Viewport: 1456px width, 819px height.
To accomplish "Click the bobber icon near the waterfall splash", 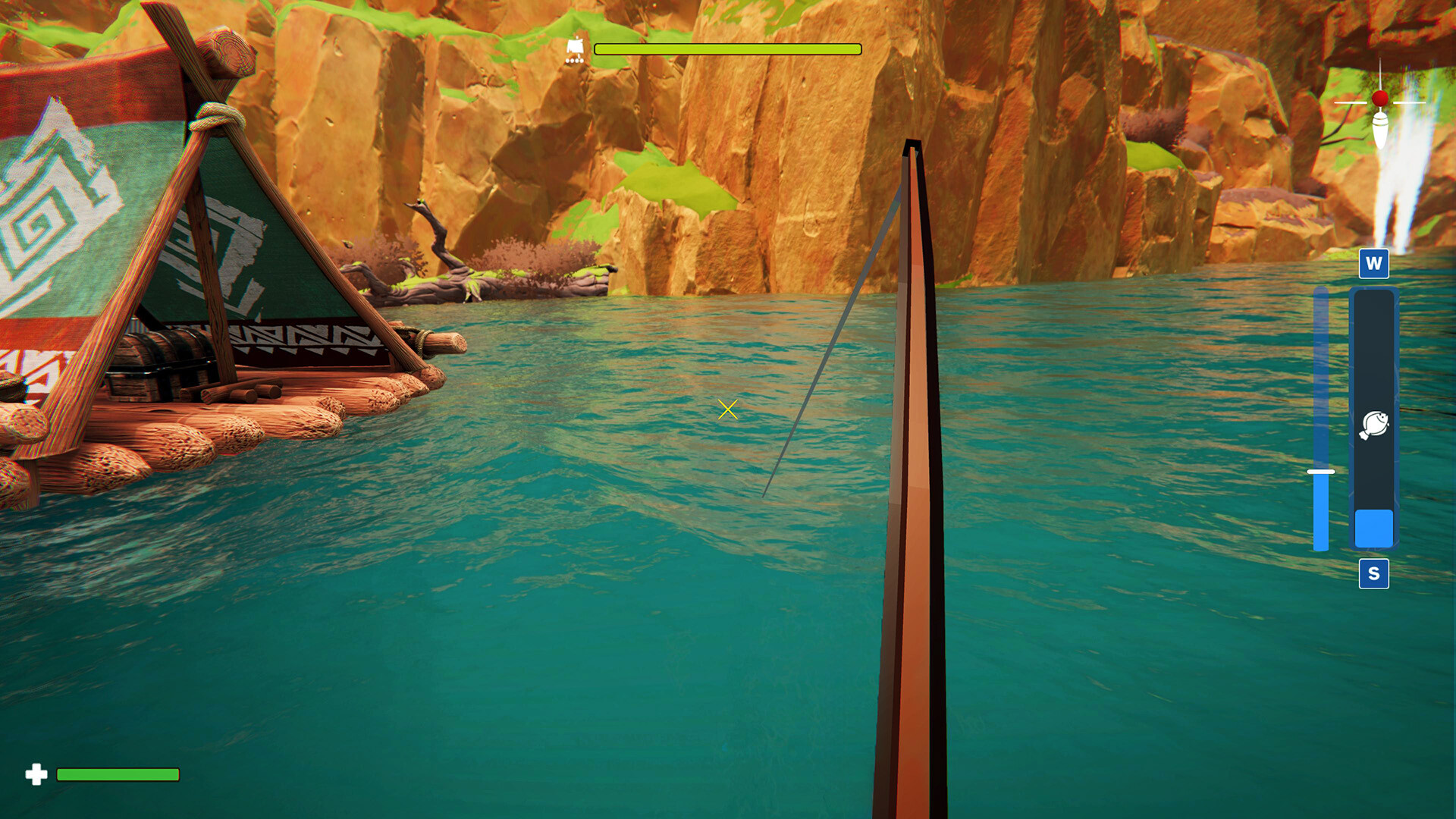I will 1379,129.
